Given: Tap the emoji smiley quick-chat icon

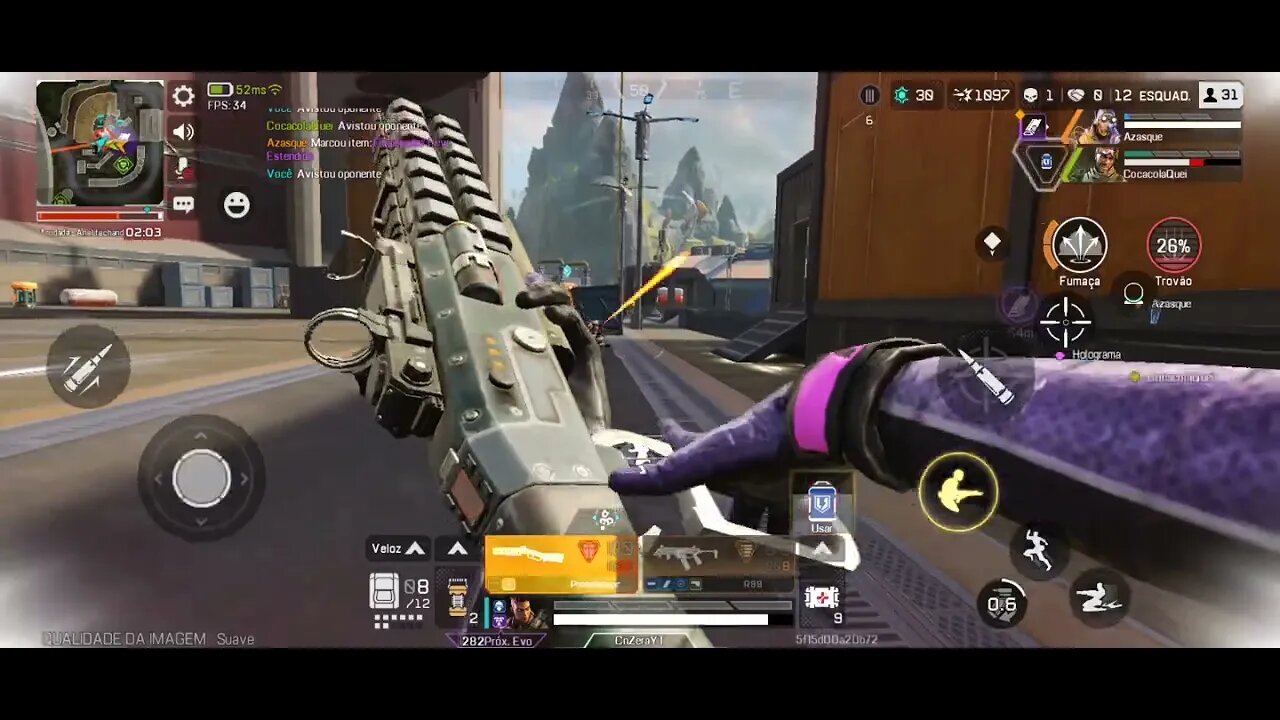Looking at the screenshot, I should point(236,205).
